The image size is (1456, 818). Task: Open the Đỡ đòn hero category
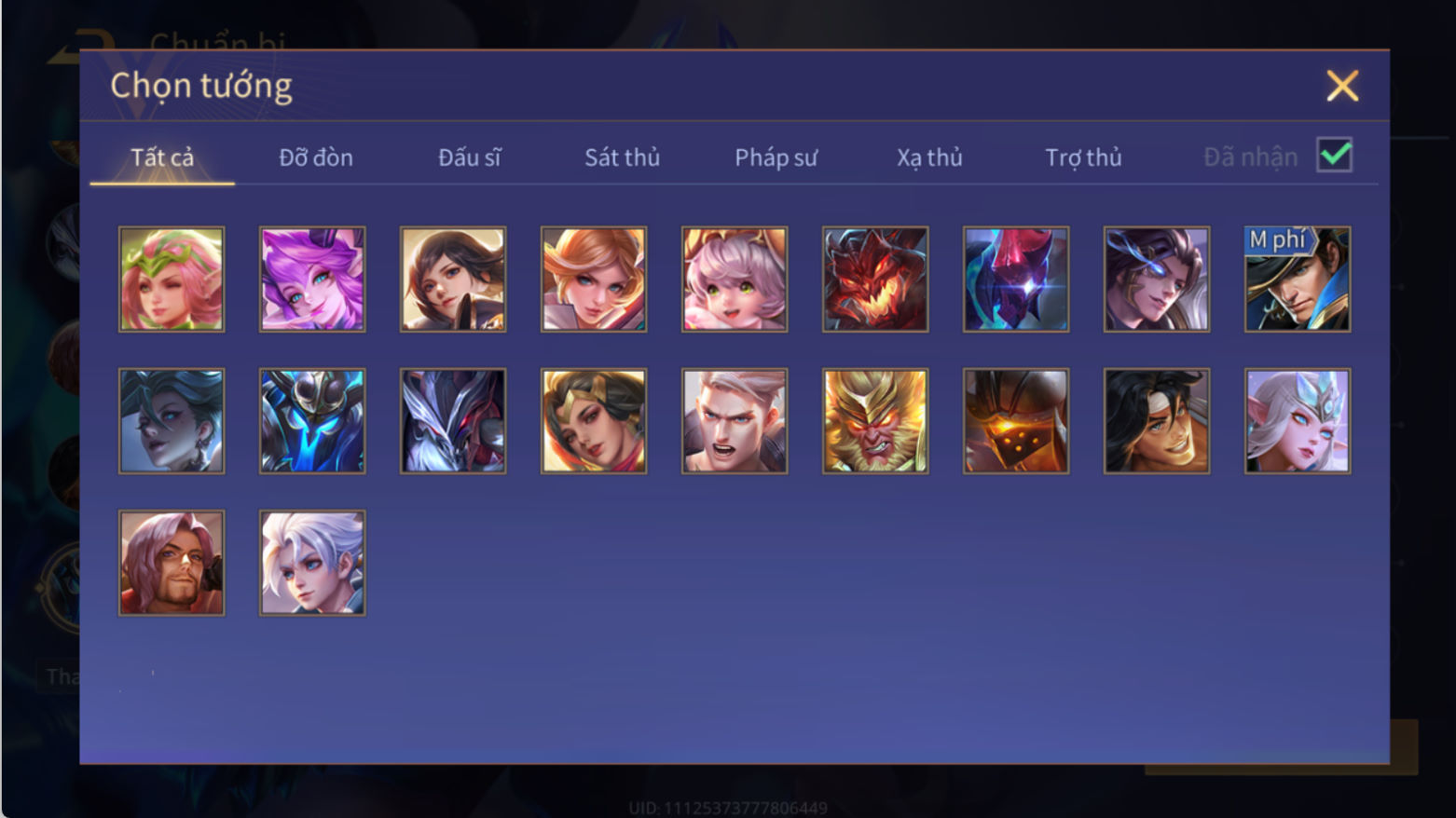click(x=316, y=157)
